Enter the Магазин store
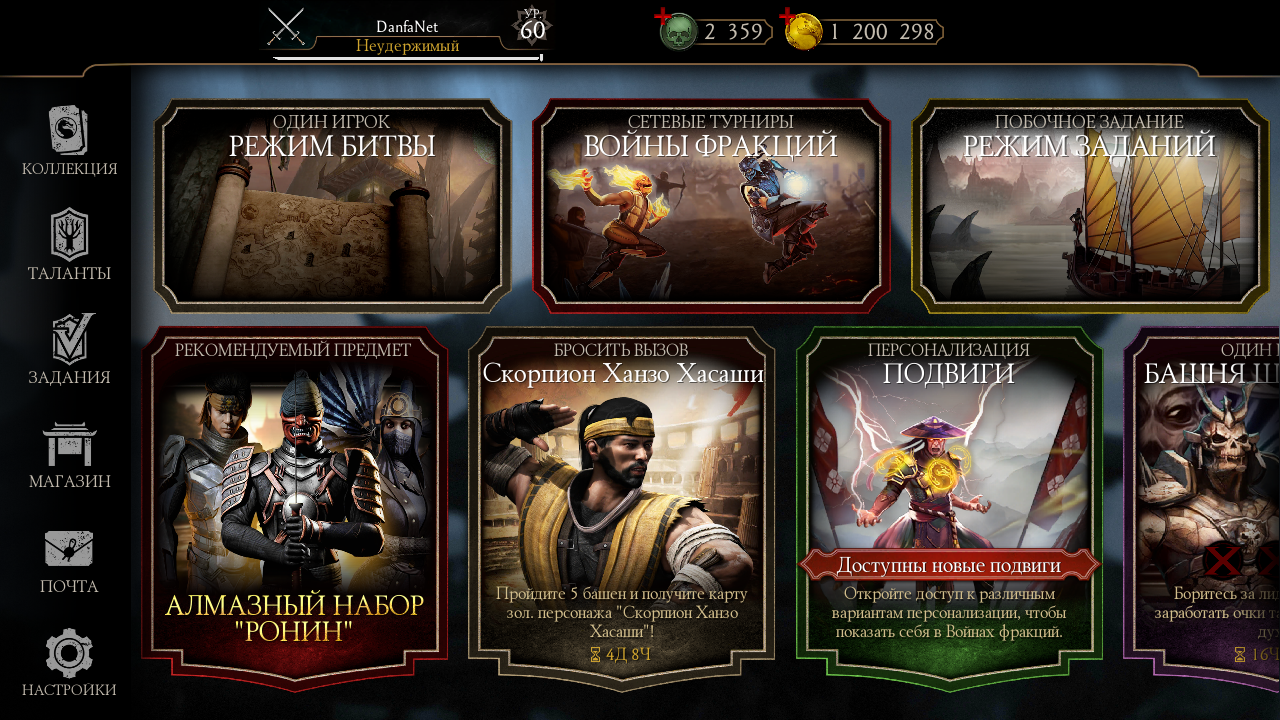The image size is (1280, 720). 69,455
